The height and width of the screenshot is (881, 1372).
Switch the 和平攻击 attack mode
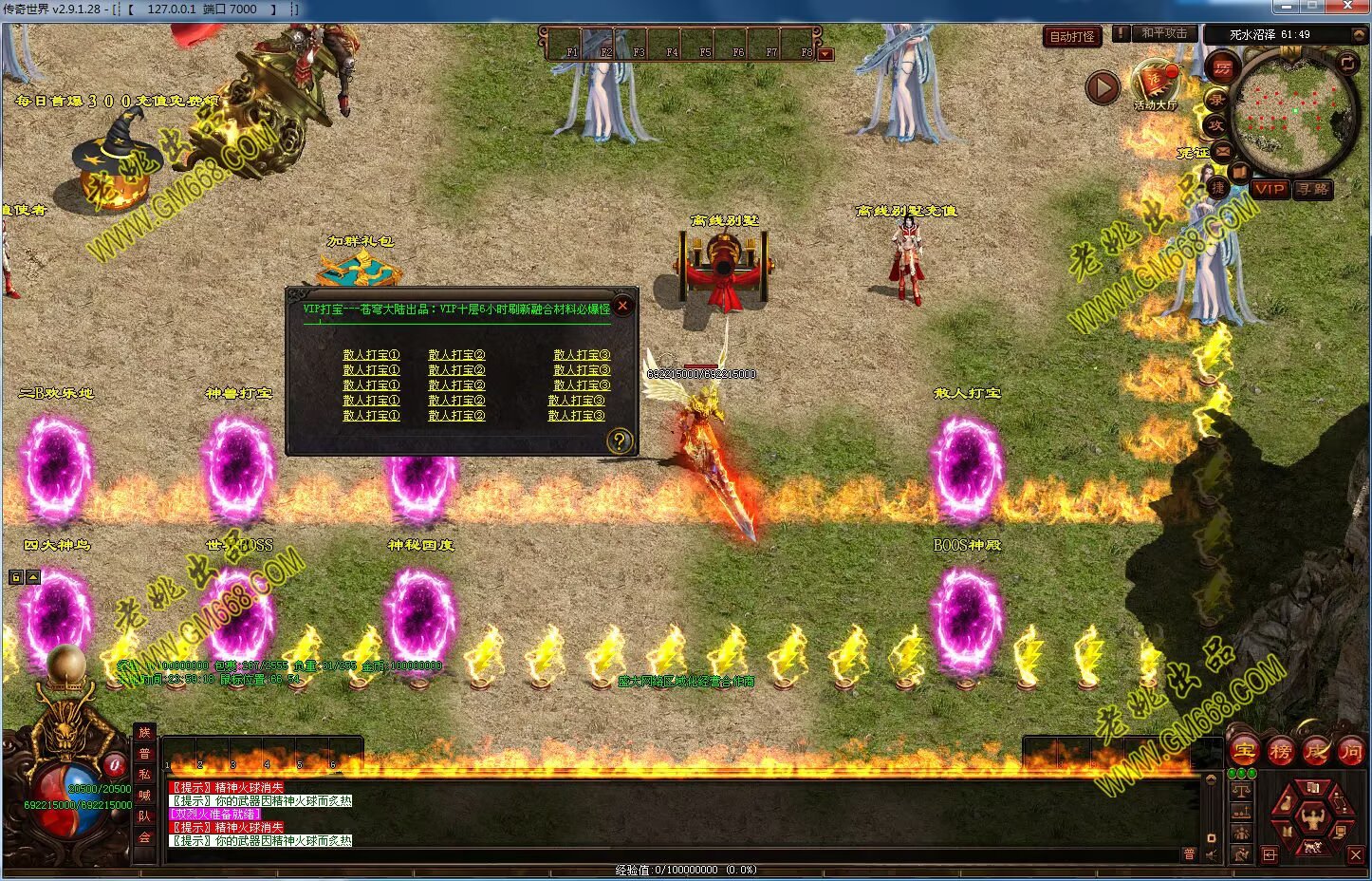click(x=1163, y=33)
